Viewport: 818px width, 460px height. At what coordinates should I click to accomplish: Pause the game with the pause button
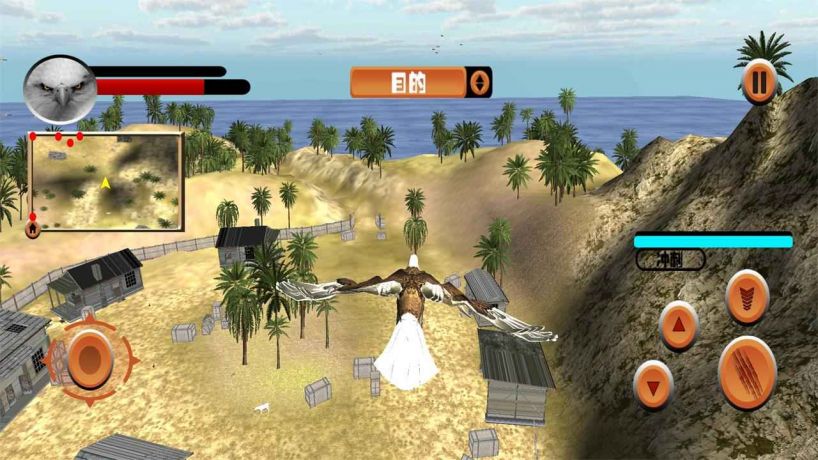click(x=759, y=82)
